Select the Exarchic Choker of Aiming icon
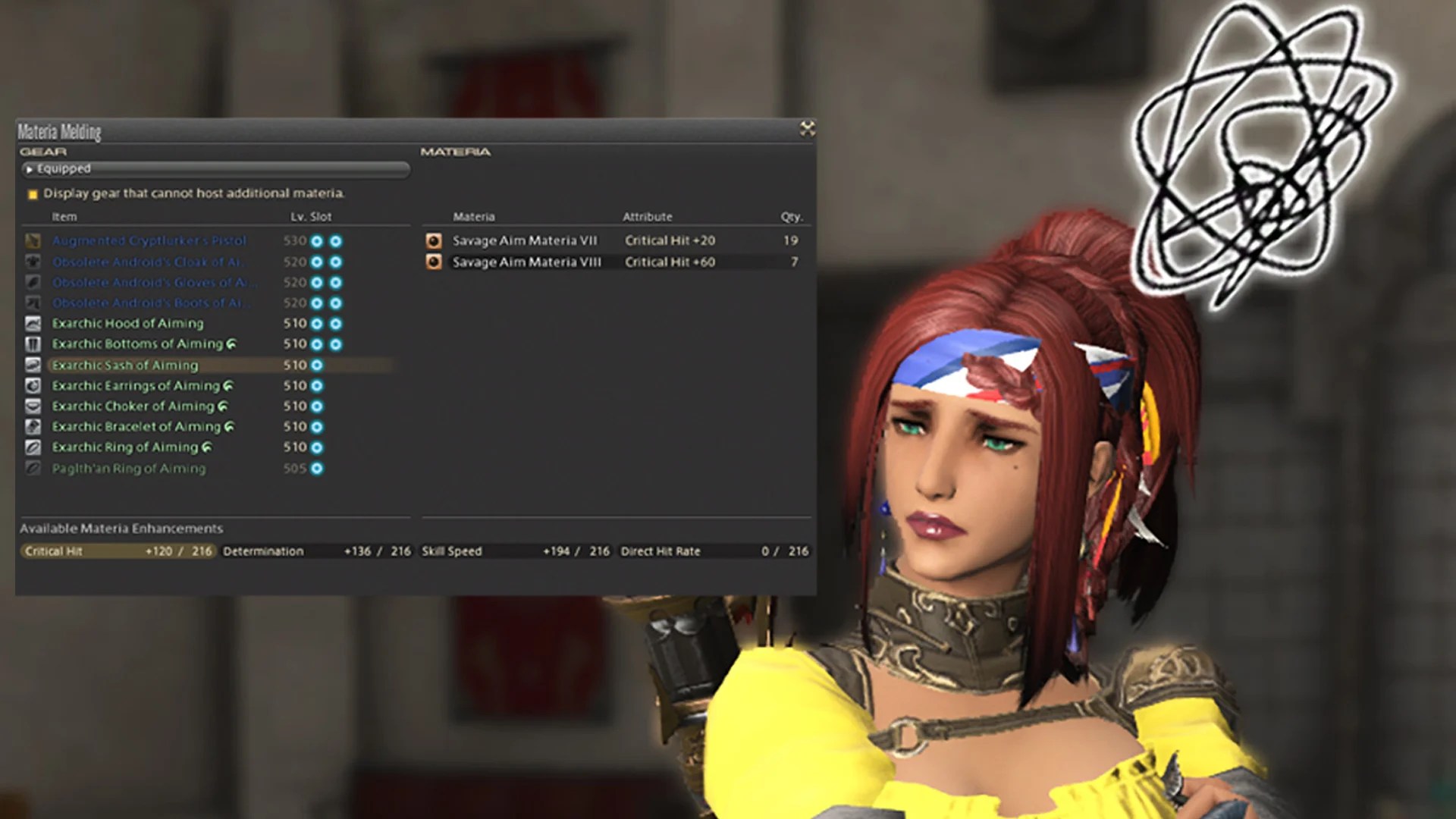This screenshot has width=1456, height=819. tap(33, 406)
